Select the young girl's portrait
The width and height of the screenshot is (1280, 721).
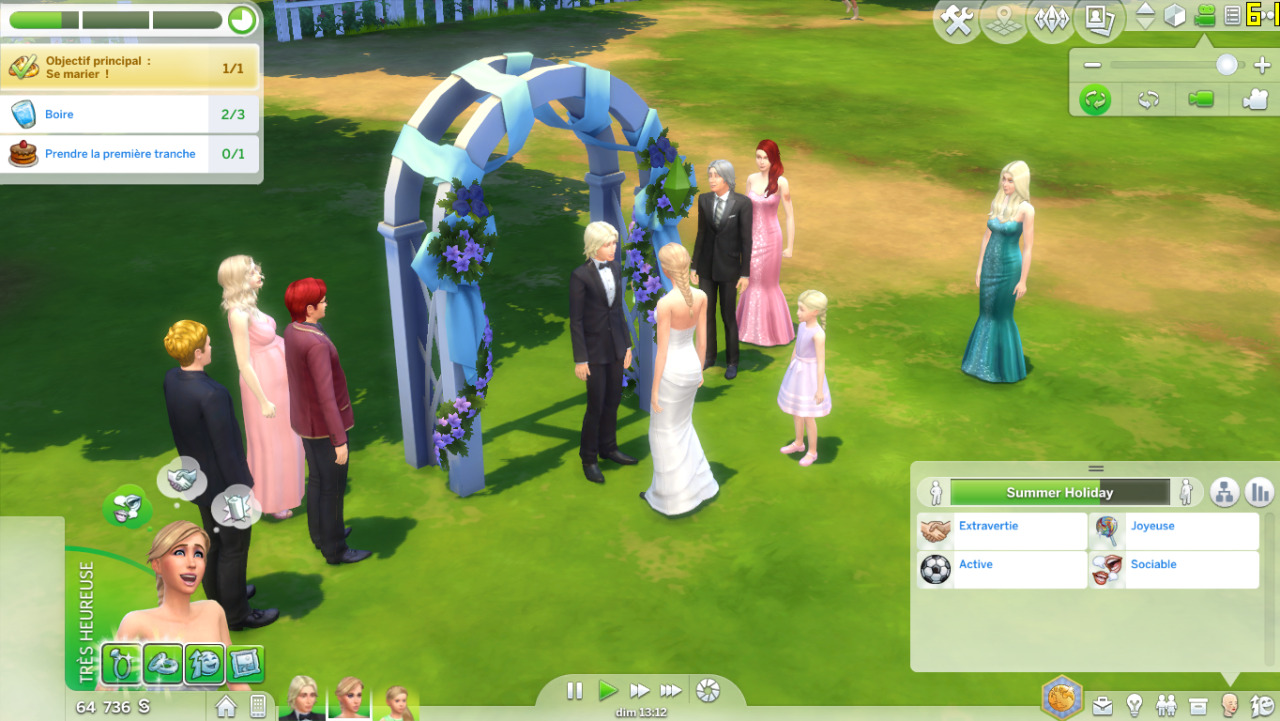[398, 703]
